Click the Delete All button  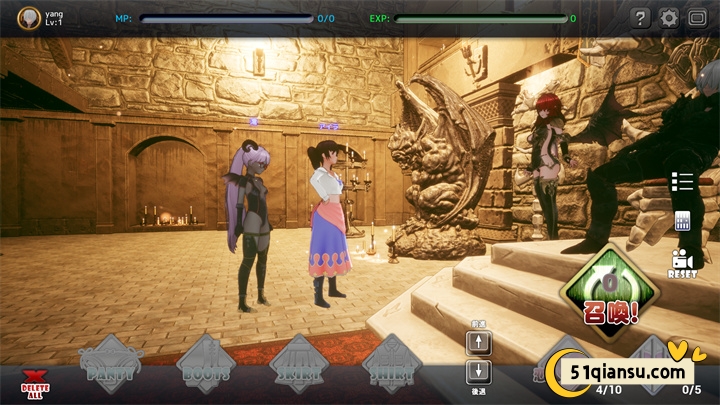click(x=35, y=381)
